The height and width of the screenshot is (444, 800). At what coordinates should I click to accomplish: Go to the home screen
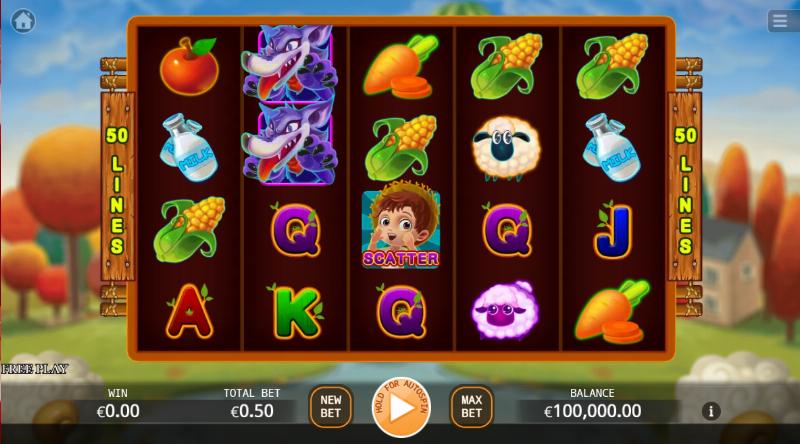coord(22,19)
